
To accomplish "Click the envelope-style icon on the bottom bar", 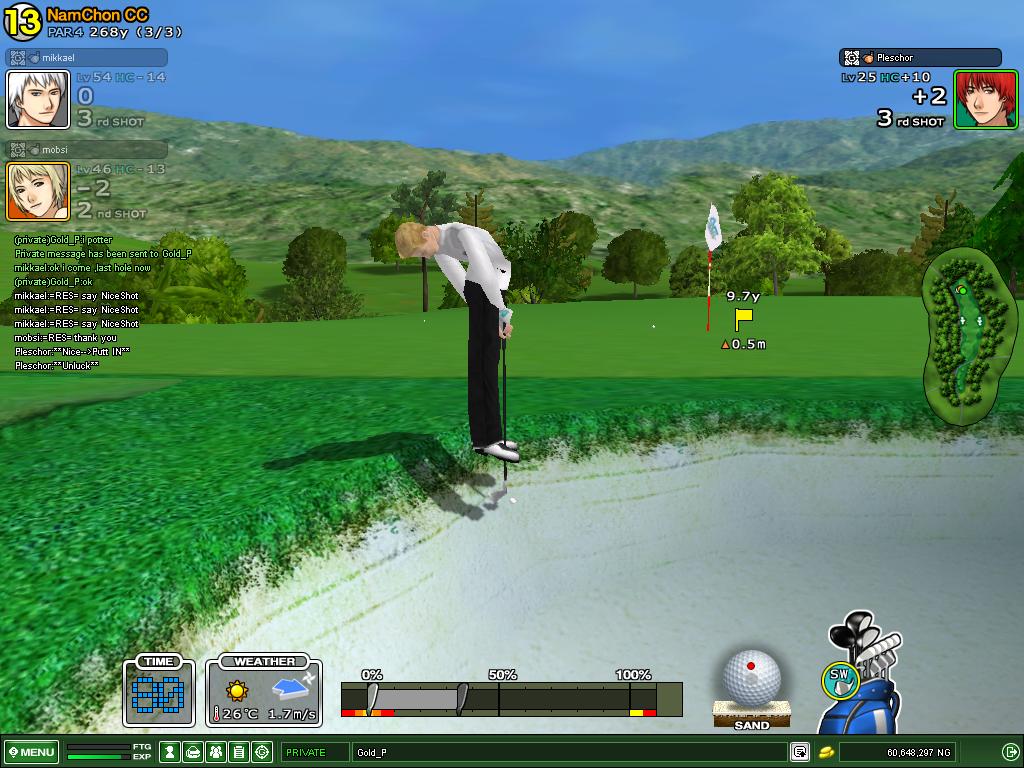I will tap(193, 752).
